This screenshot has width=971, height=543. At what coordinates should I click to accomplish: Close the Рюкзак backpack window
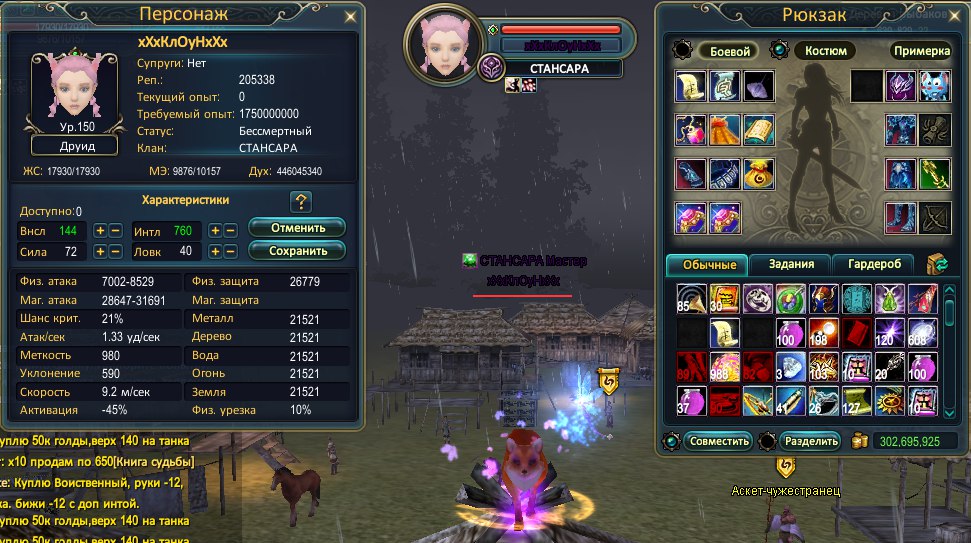958,16
